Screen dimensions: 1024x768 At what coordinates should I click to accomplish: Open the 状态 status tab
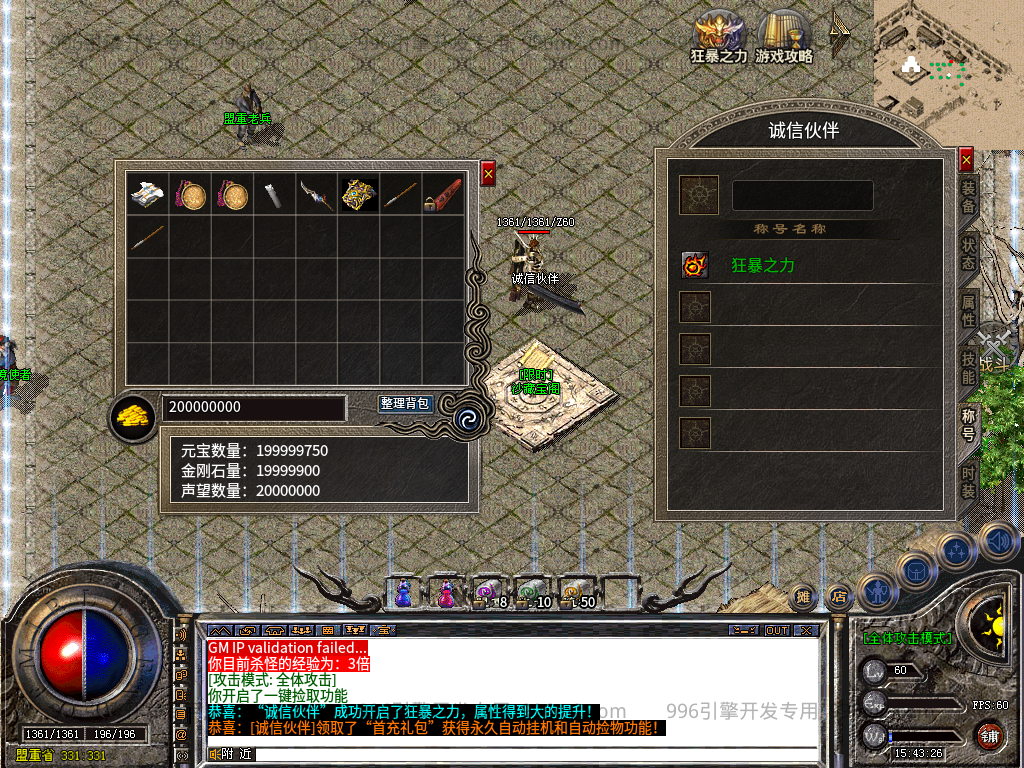(968, 253)
